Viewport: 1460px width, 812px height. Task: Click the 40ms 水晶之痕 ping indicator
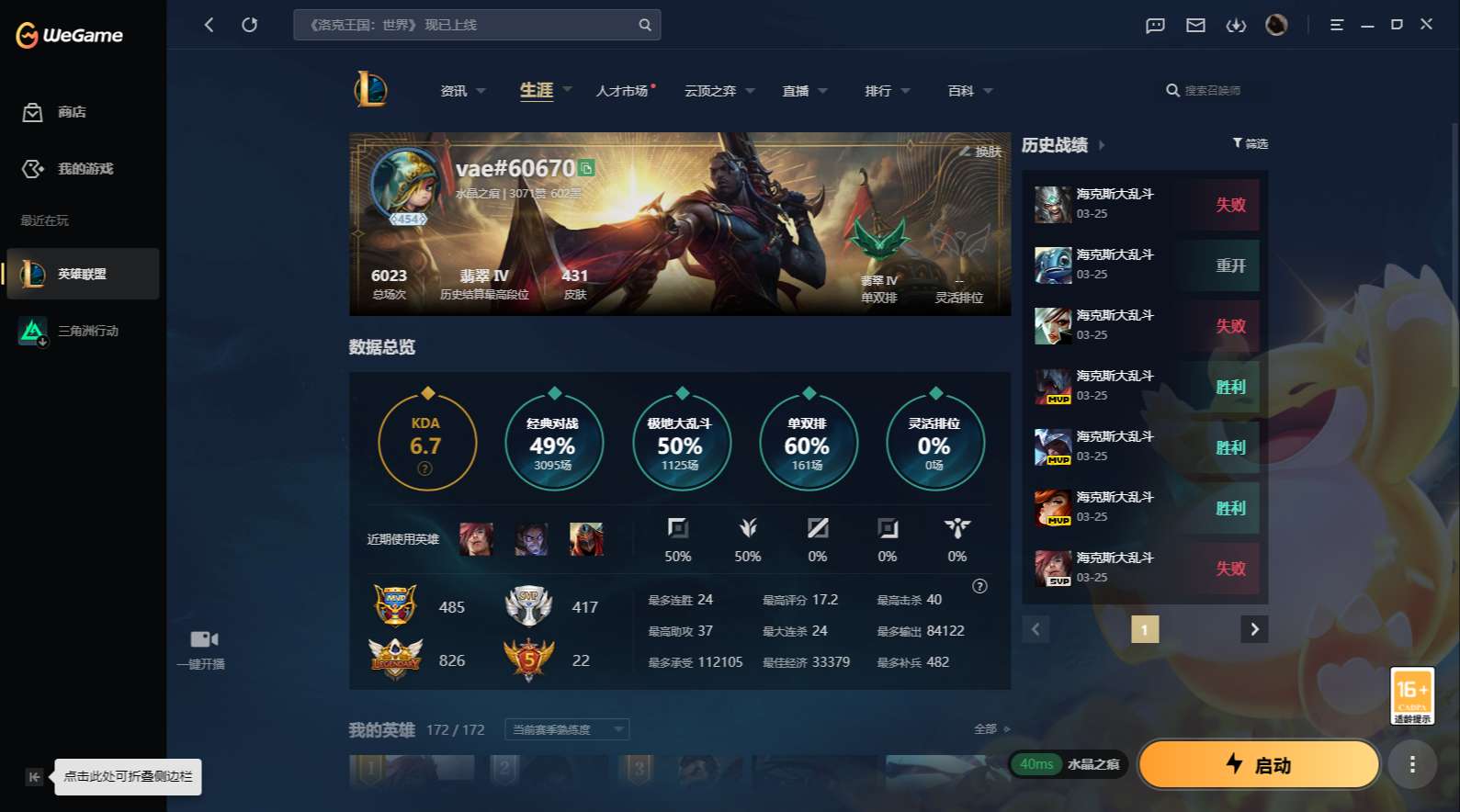coord(1069,763)
